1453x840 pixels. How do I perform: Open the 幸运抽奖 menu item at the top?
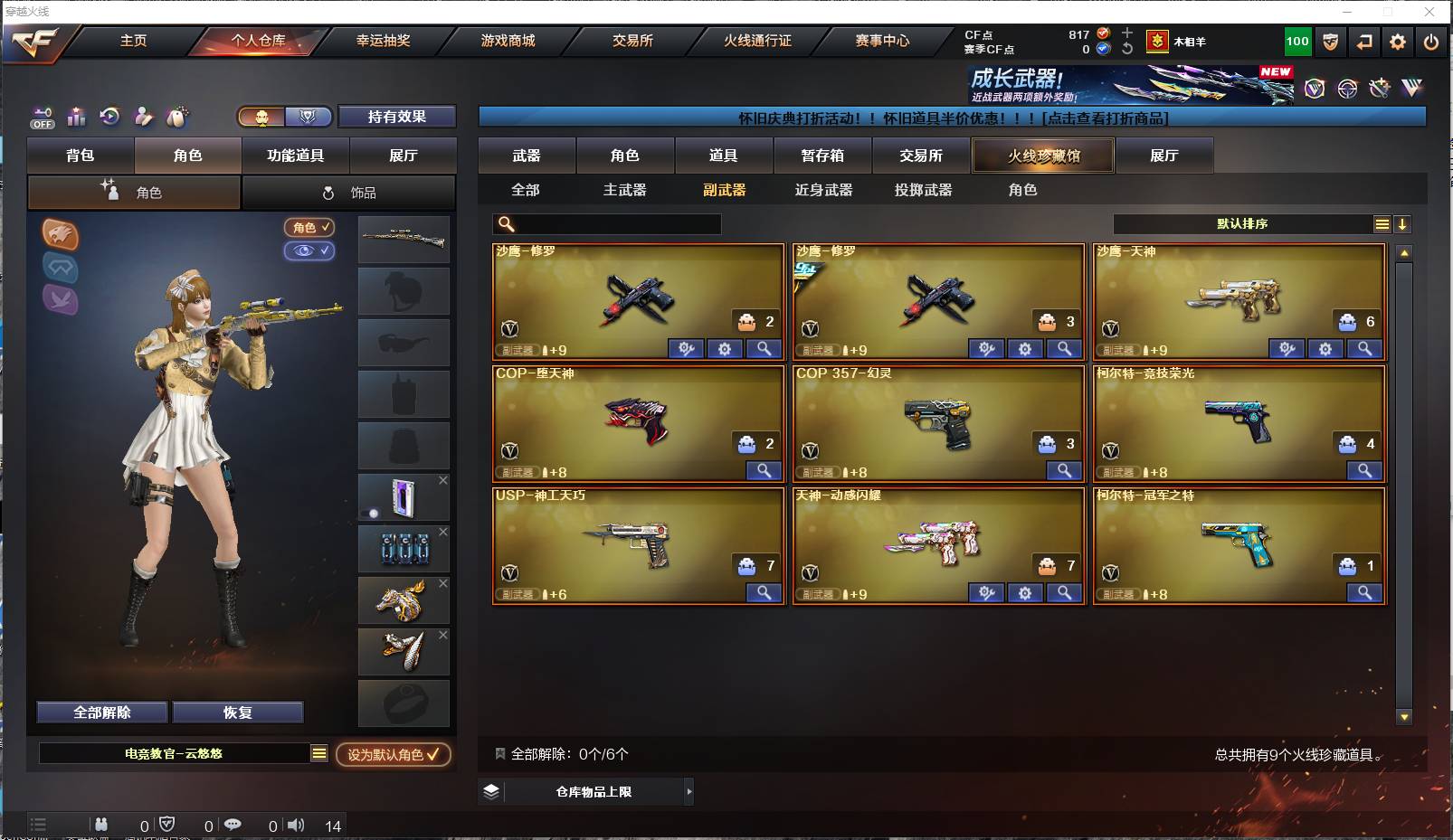[385, 41]
